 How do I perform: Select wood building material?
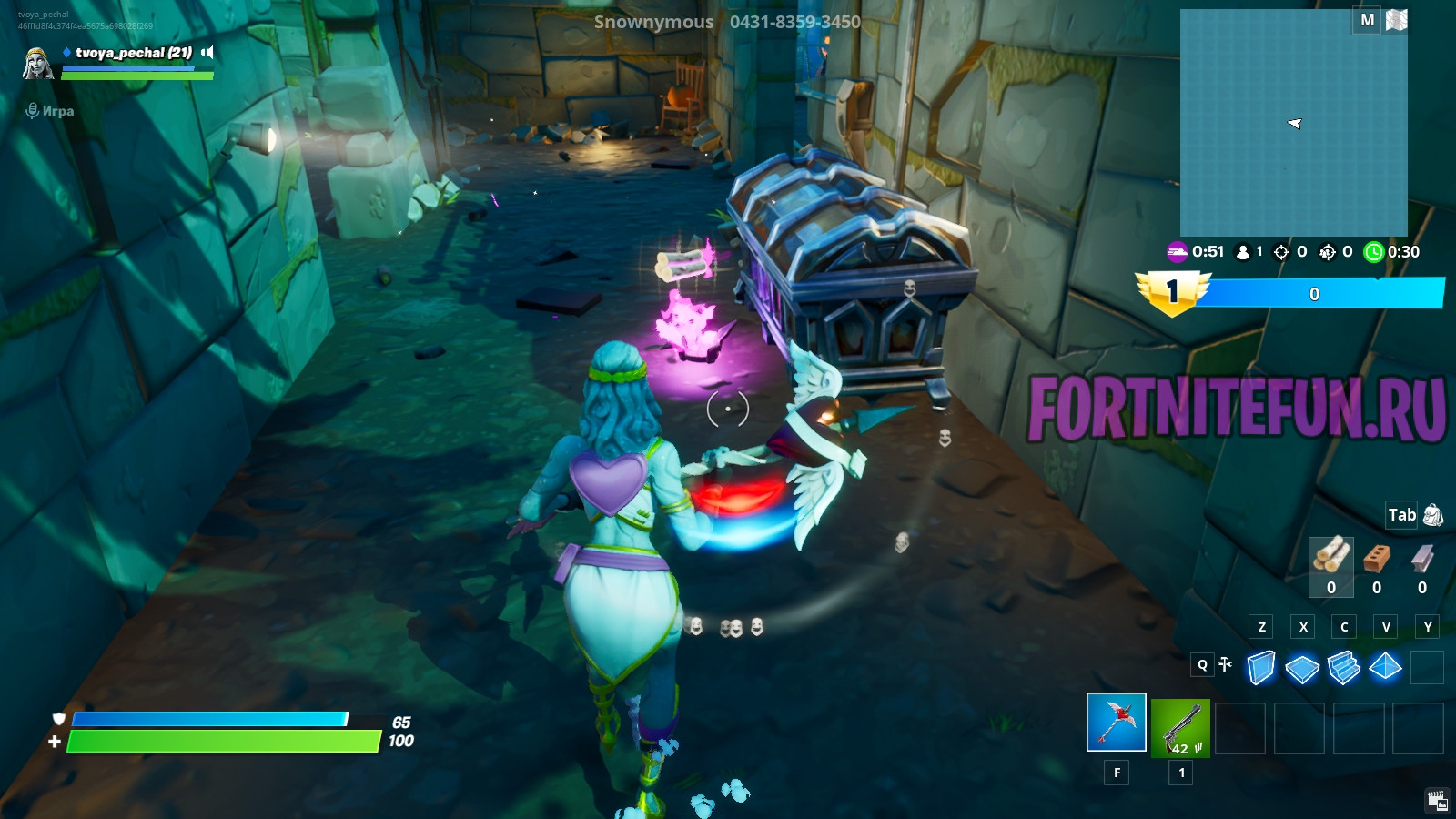pyautogui.click(x=1331, y=556)
